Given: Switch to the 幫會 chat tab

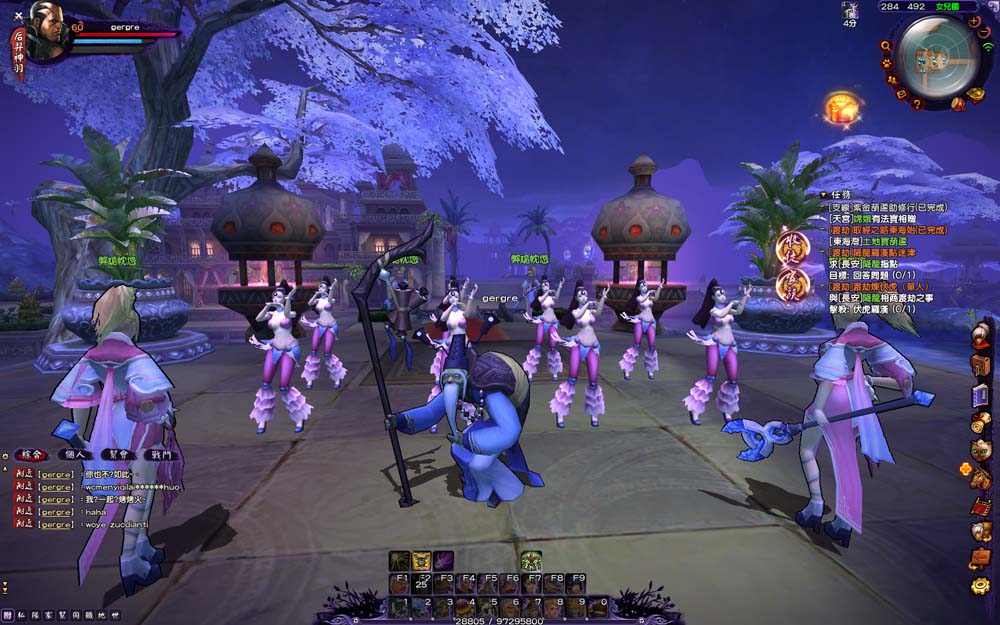Looking at the screenshot, I should (x=117, y=454).
